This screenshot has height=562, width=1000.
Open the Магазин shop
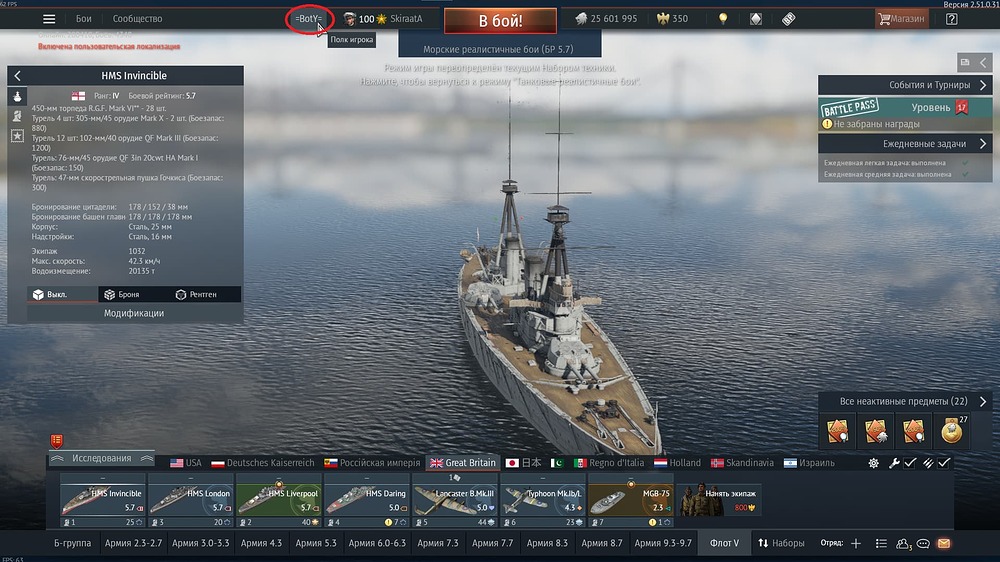coord(901,19)
